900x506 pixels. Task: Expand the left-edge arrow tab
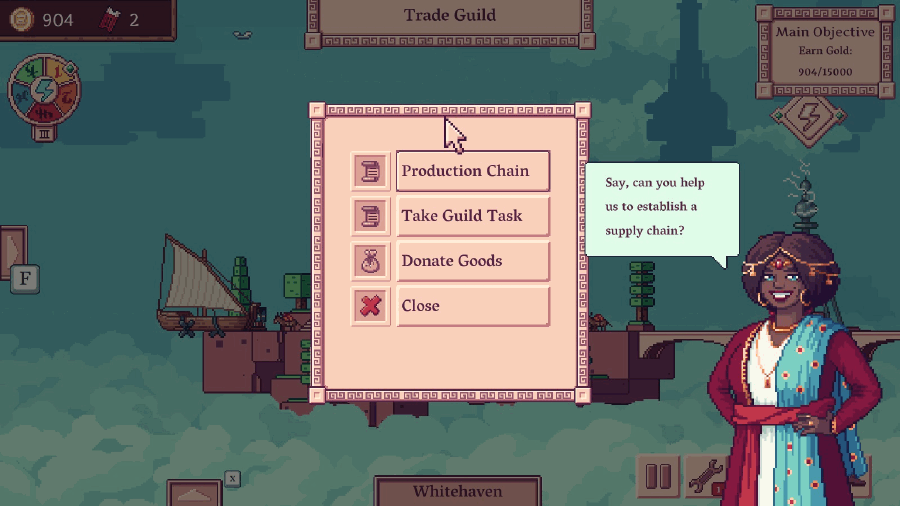coord(13,250)
